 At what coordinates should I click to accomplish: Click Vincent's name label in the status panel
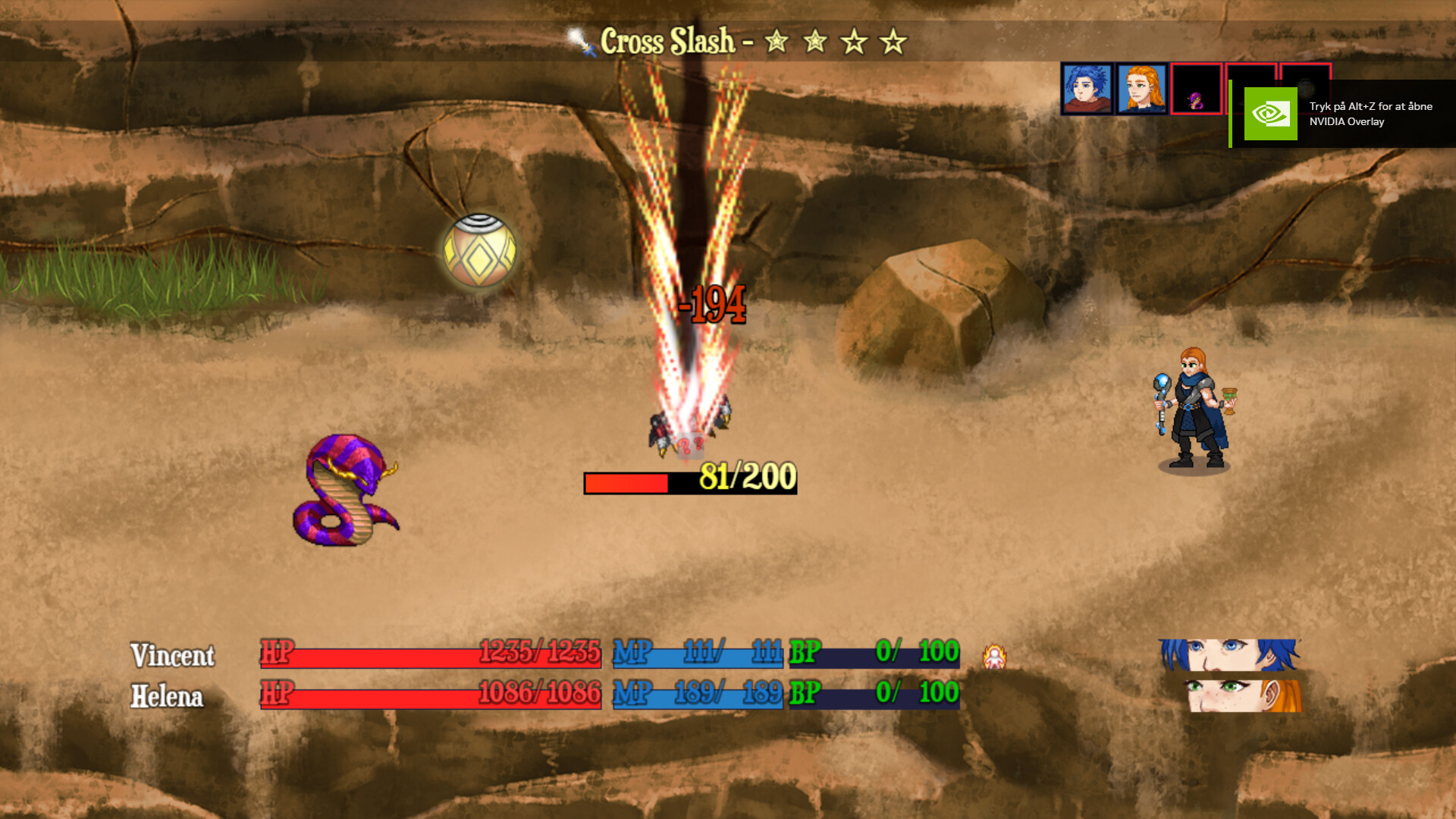174,654
